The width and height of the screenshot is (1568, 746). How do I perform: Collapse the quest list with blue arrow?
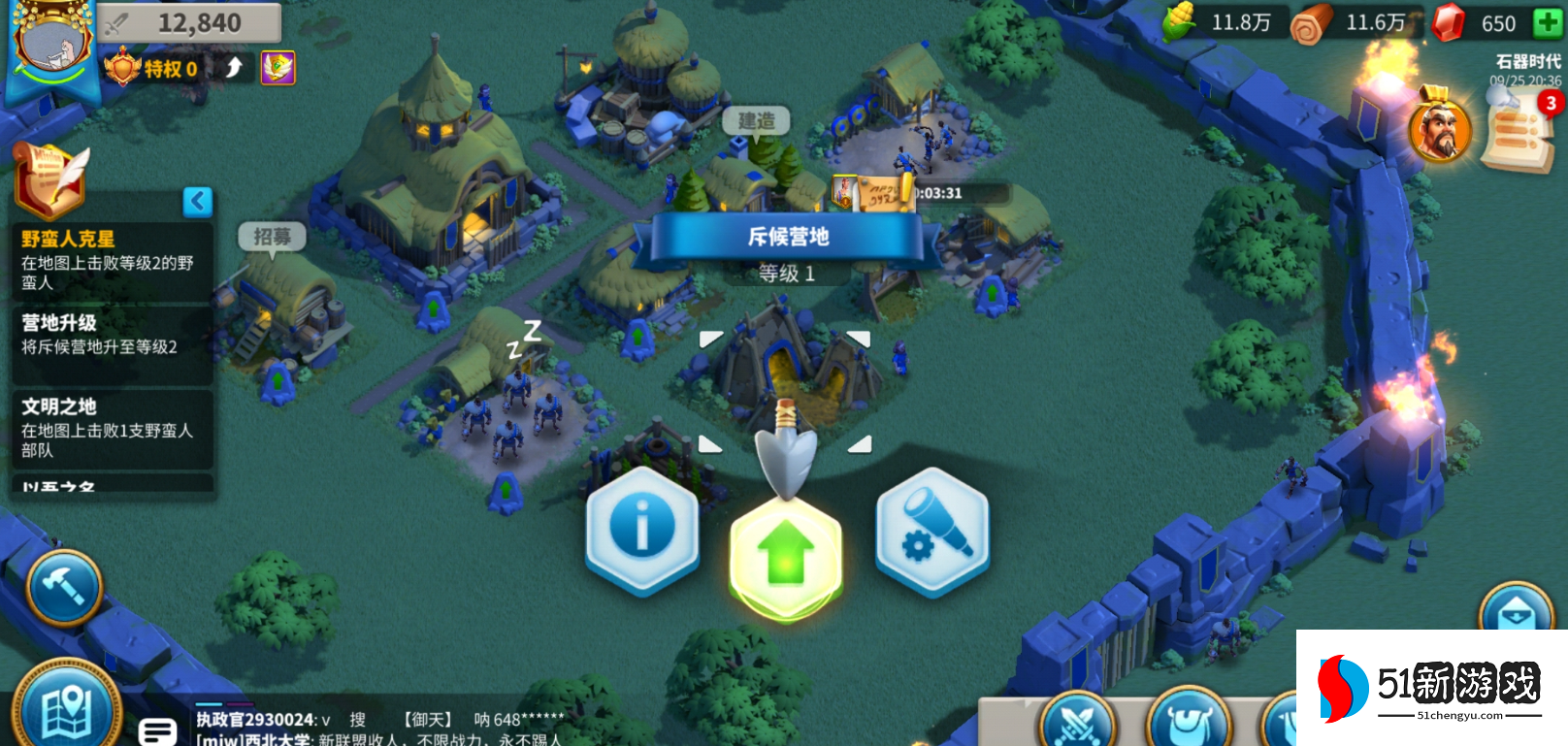[197, 202]
